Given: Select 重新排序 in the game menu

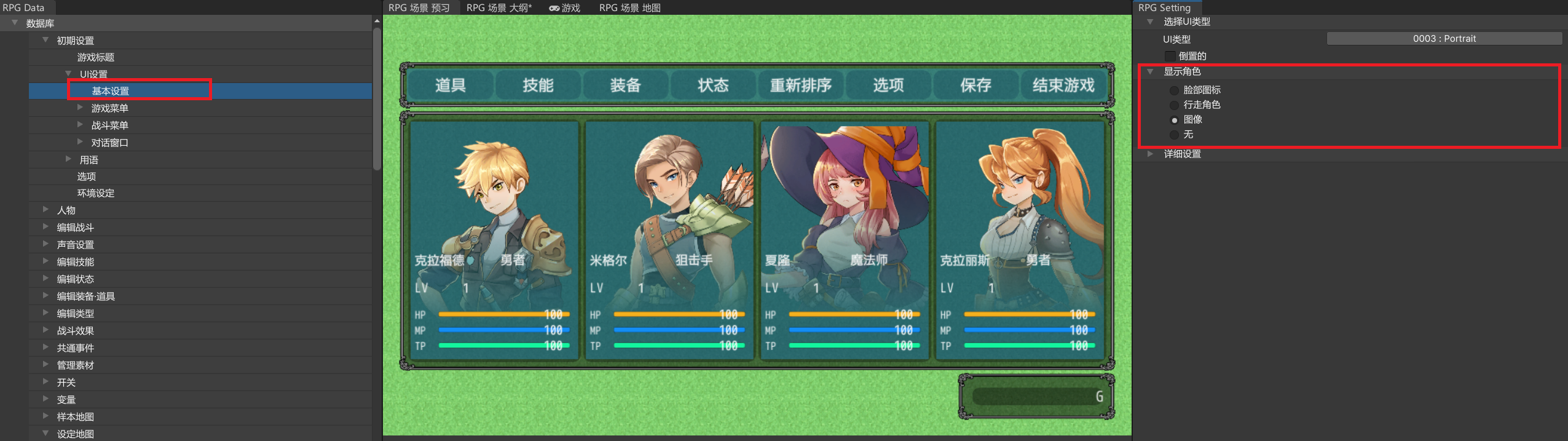Looking at the screenshot, I should (800, 85).
